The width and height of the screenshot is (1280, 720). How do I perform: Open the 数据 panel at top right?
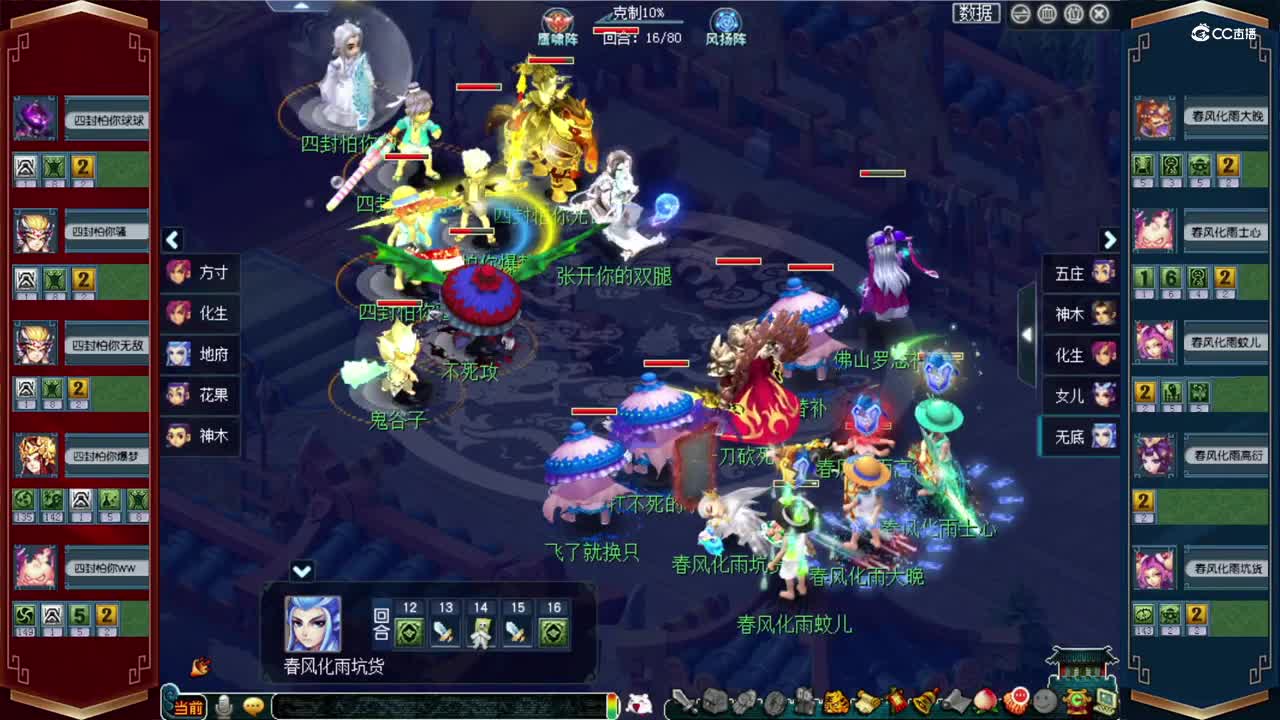coord(973,13)
